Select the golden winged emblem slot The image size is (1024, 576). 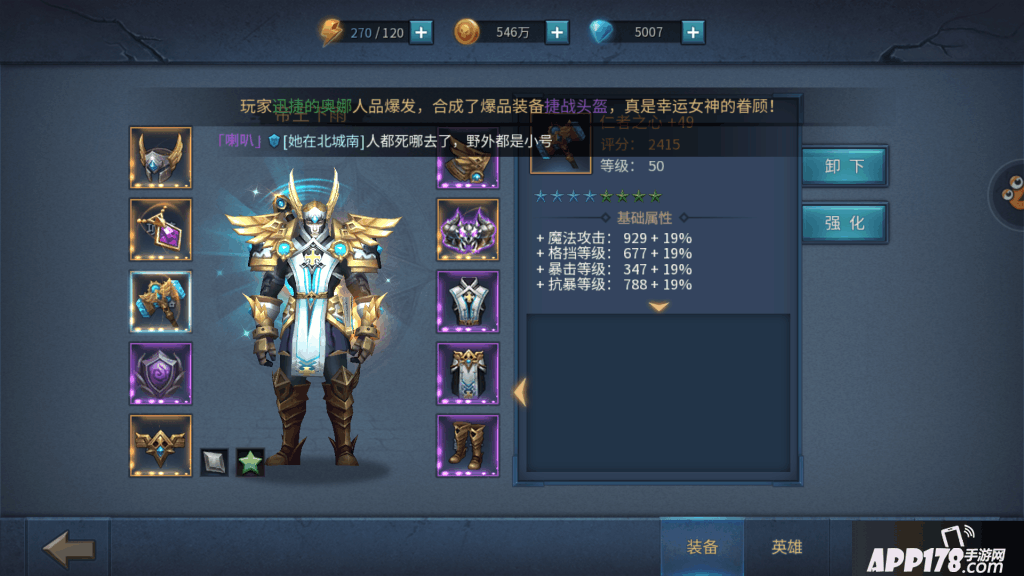click(x=160, y=445)
